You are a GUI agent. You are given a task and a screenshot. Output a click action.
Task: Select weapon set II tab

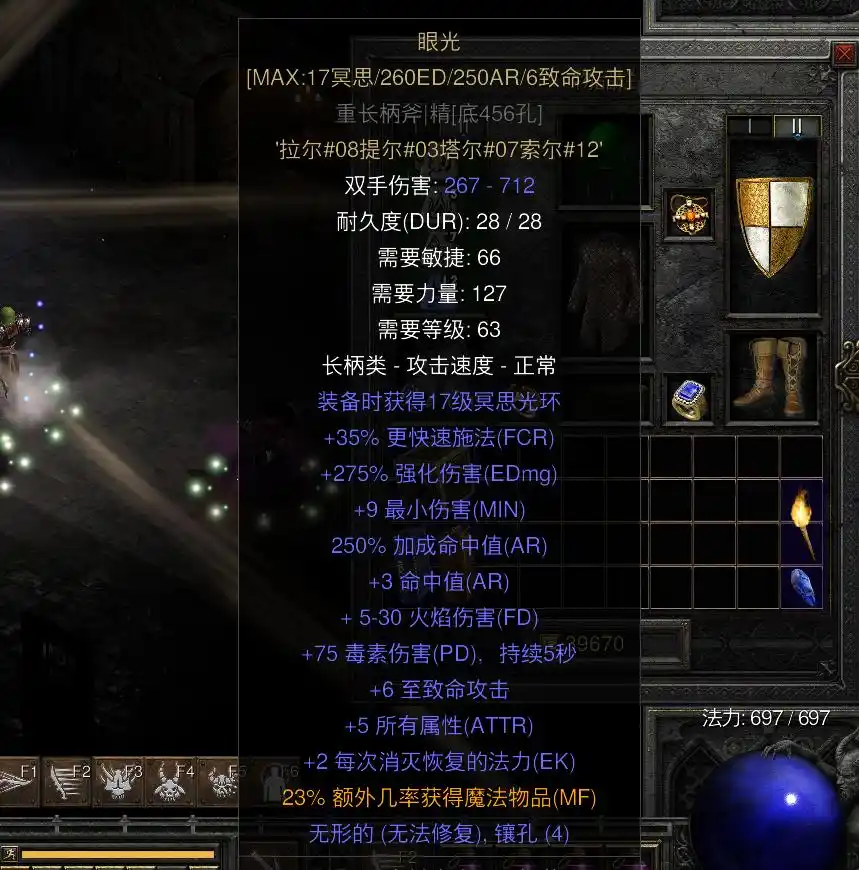pyautogui.click(x=797, y=127)
